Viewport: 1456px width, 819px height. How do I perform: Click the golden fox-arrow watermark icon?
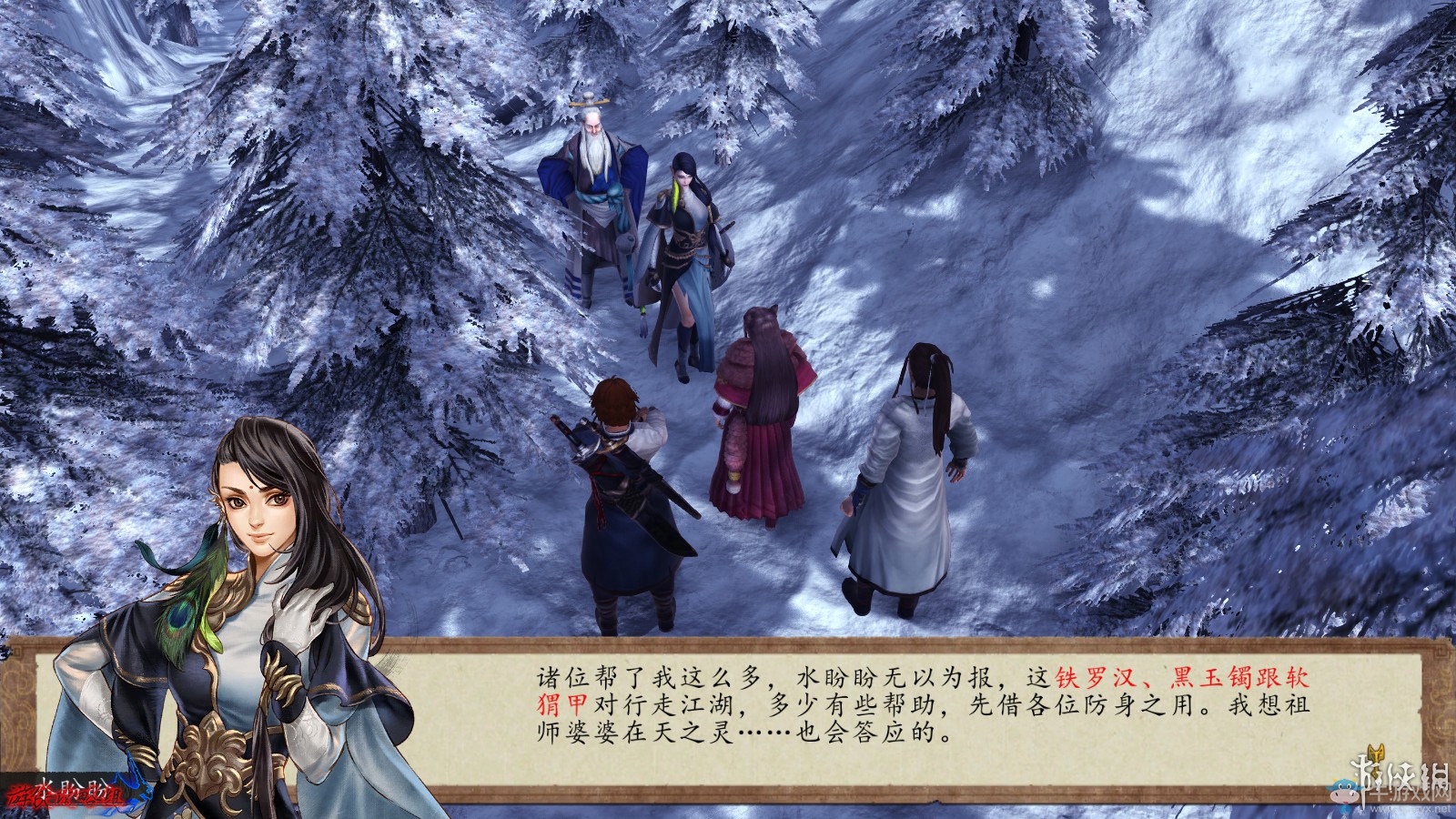pyautogui.click(x=1376, y=753)
